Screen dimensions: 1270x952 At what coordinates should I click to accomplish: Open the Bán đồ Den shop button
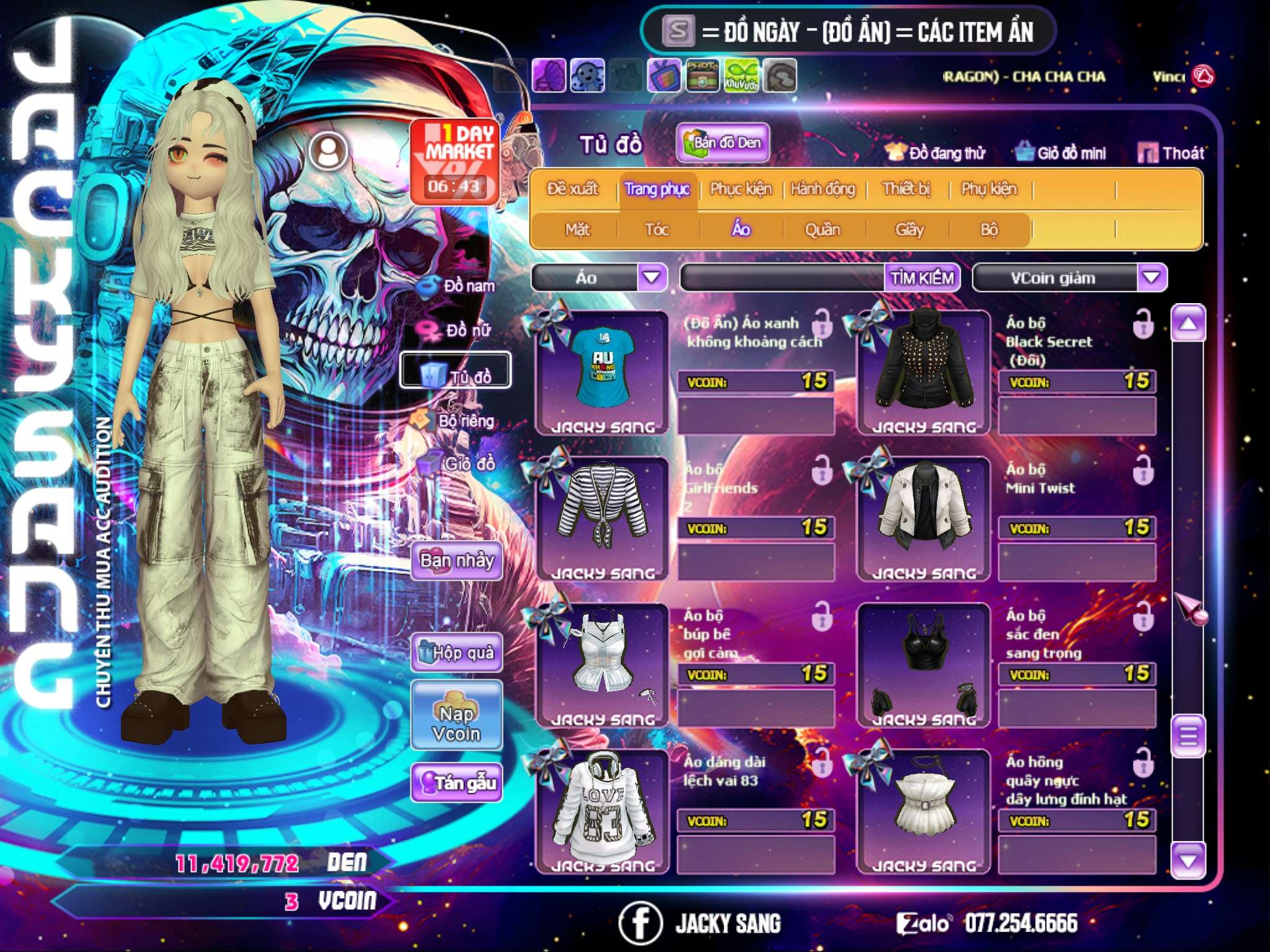723,143
